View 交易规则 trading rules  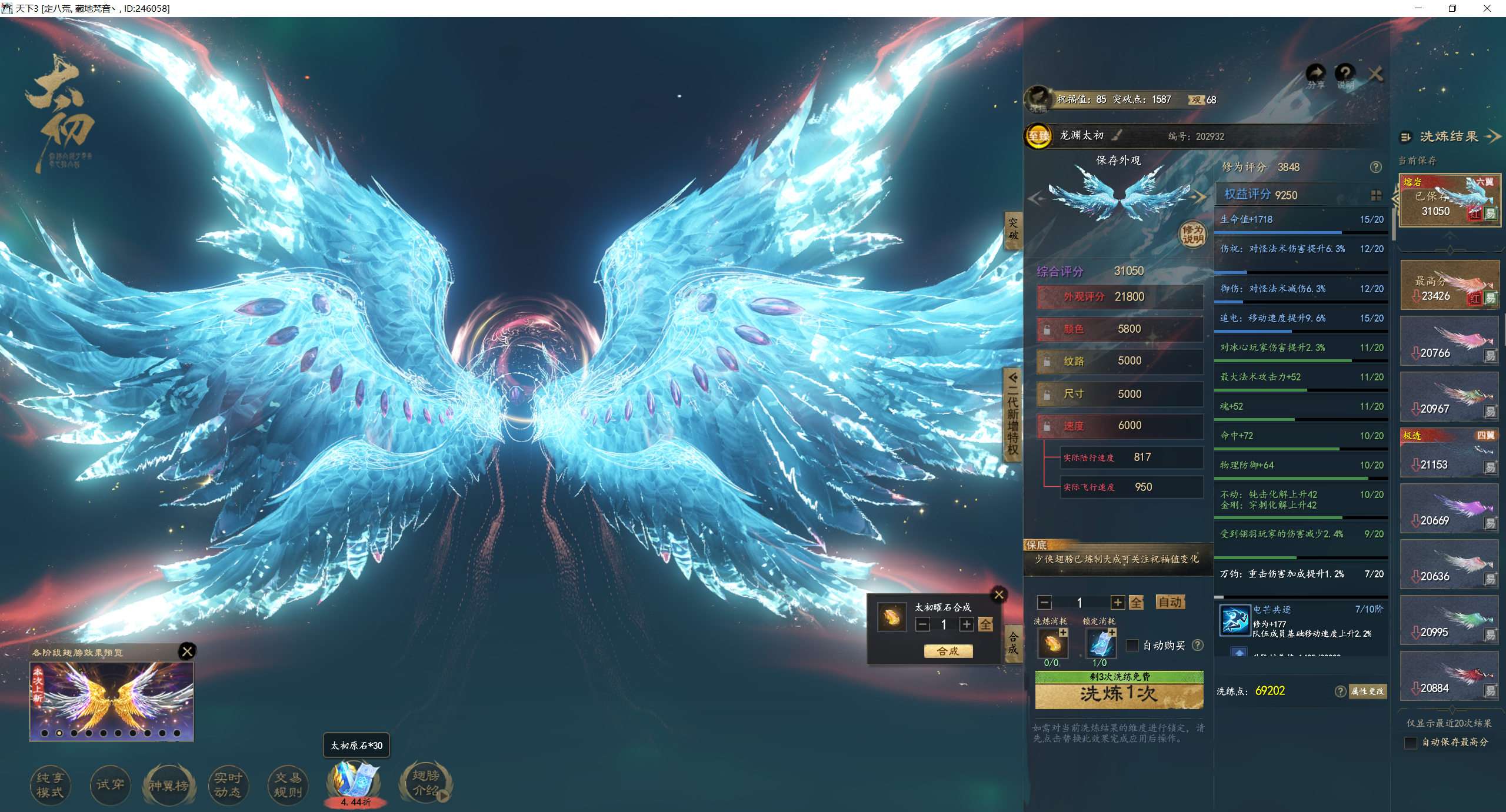(288, 785)
